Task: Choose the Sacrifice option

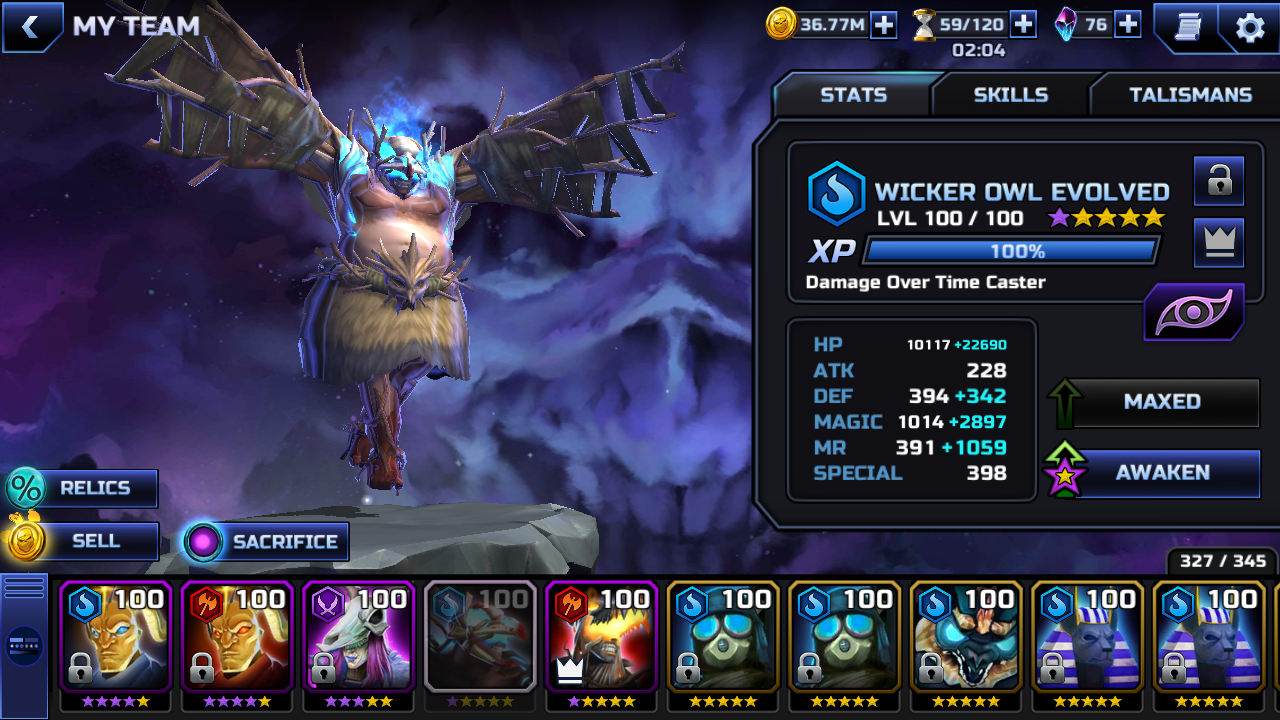Action: pyautogui.click(x=268, y=542)
